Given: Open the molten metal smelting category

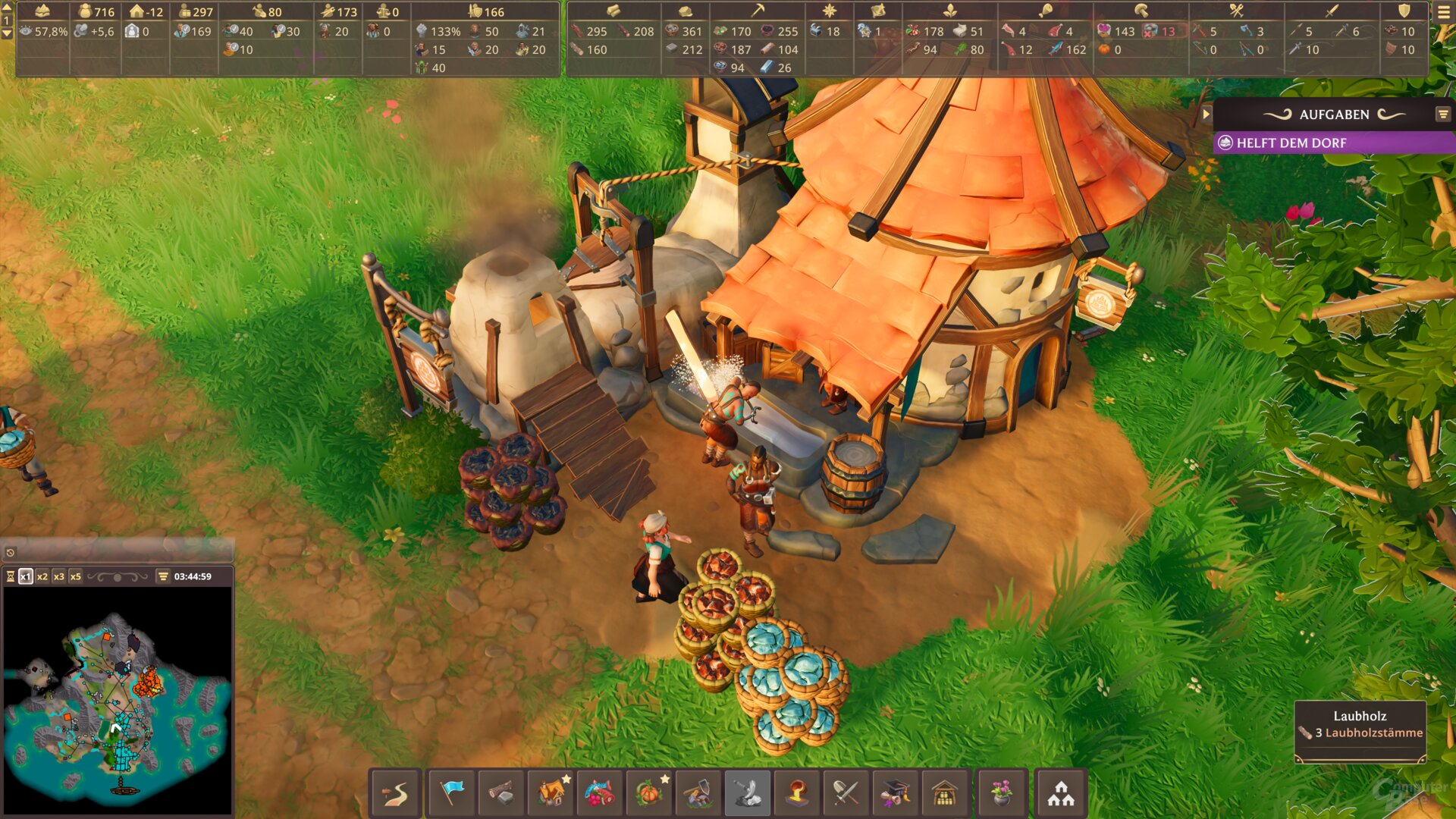Looking at the screenshot, I should click(797, 793).
